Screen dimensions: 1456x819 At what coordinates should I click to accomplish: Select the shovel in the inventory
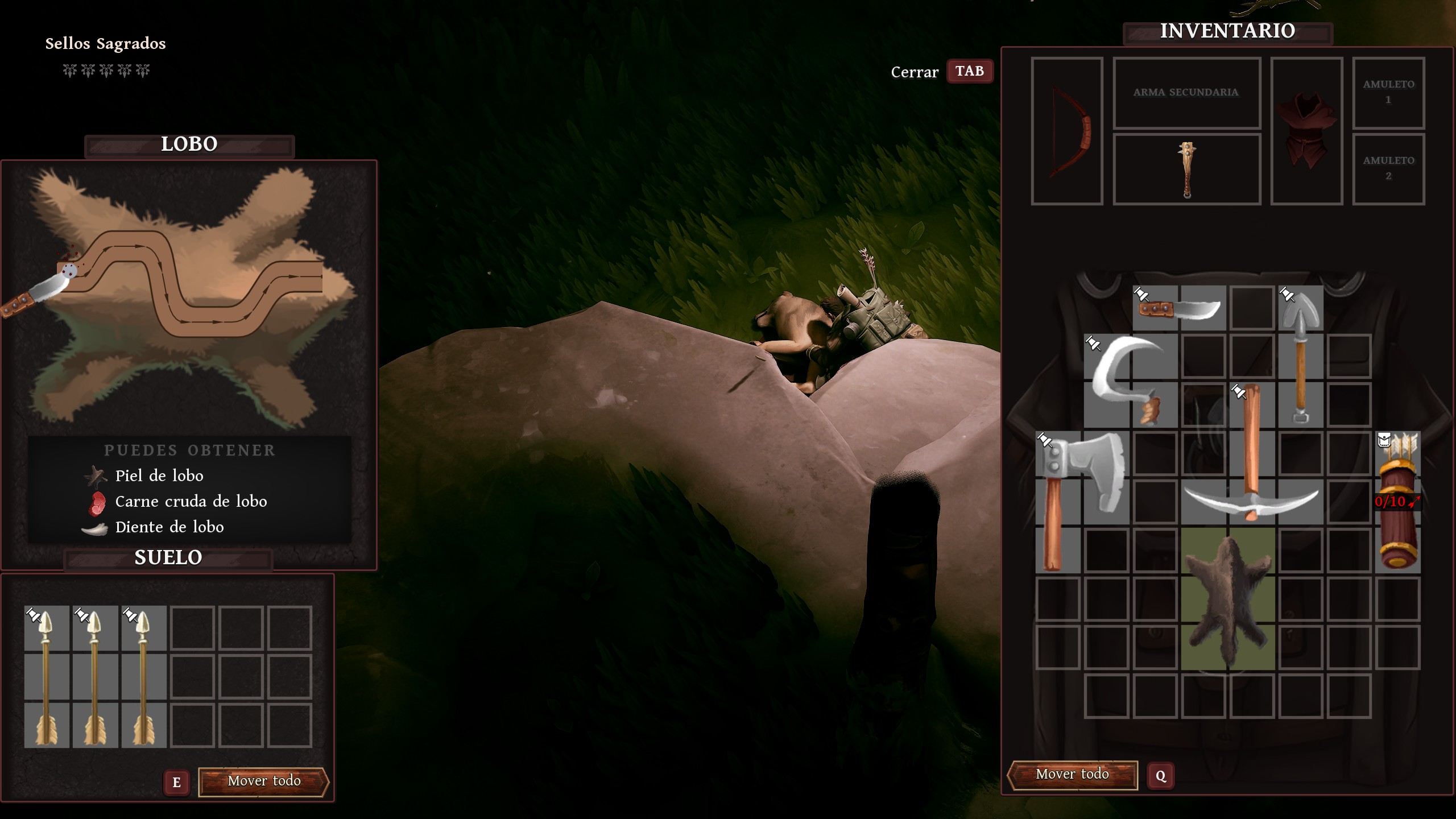point(1300,355)
